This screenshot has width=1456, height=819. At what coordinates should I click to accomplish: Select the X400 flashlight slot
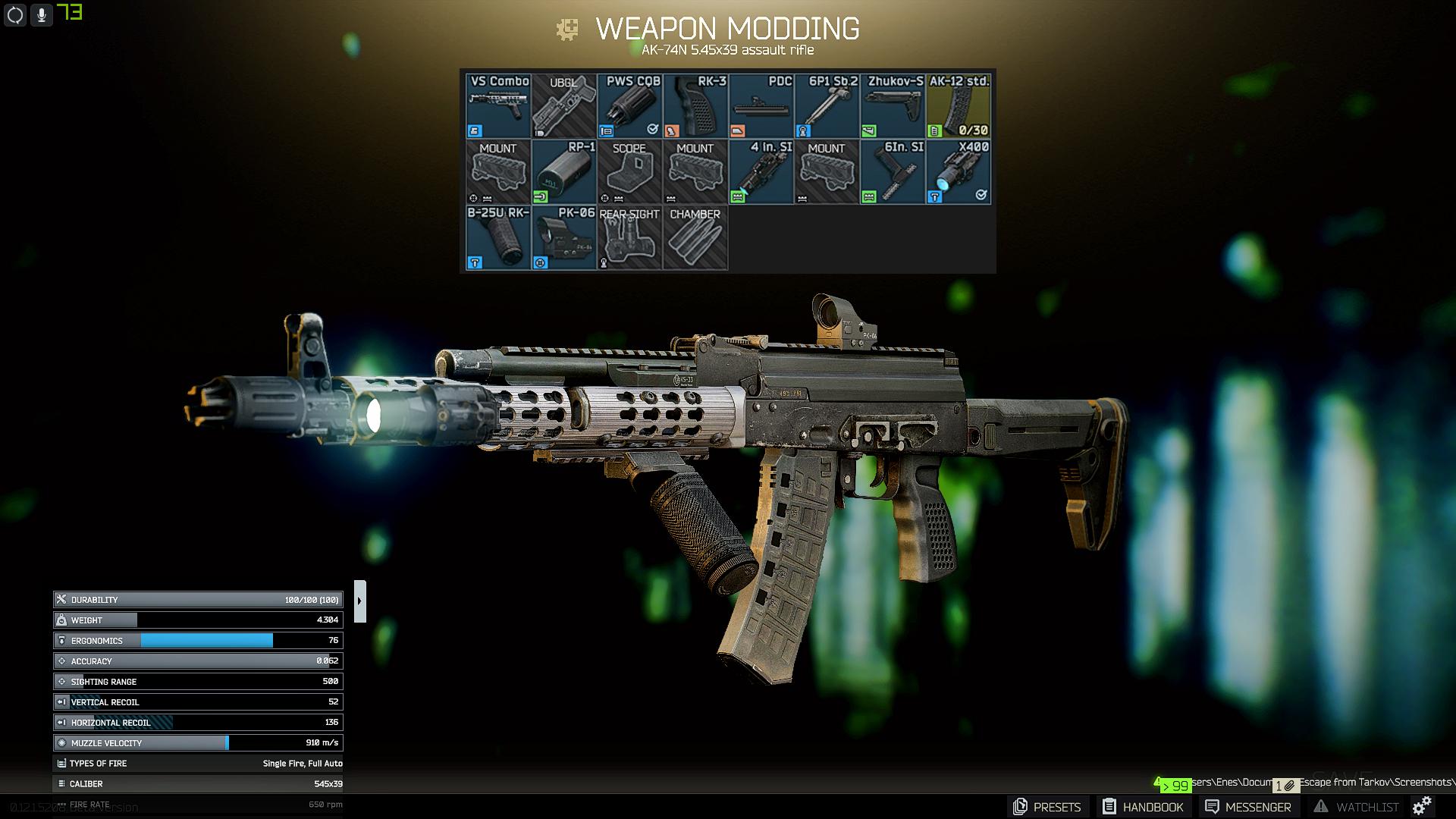(x=959, y=171)
